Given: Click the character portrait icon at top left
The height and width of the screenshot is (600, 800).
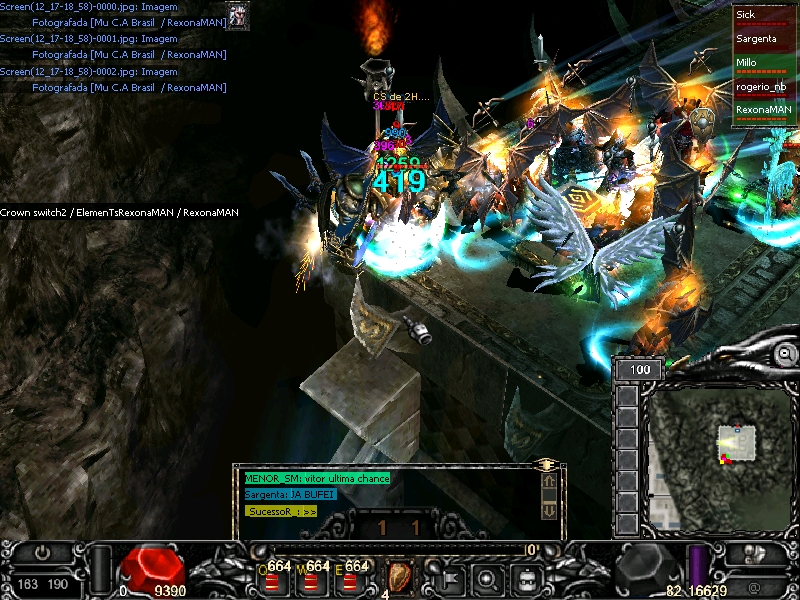Looking at the screenshot, I should (x=237, y=15).
